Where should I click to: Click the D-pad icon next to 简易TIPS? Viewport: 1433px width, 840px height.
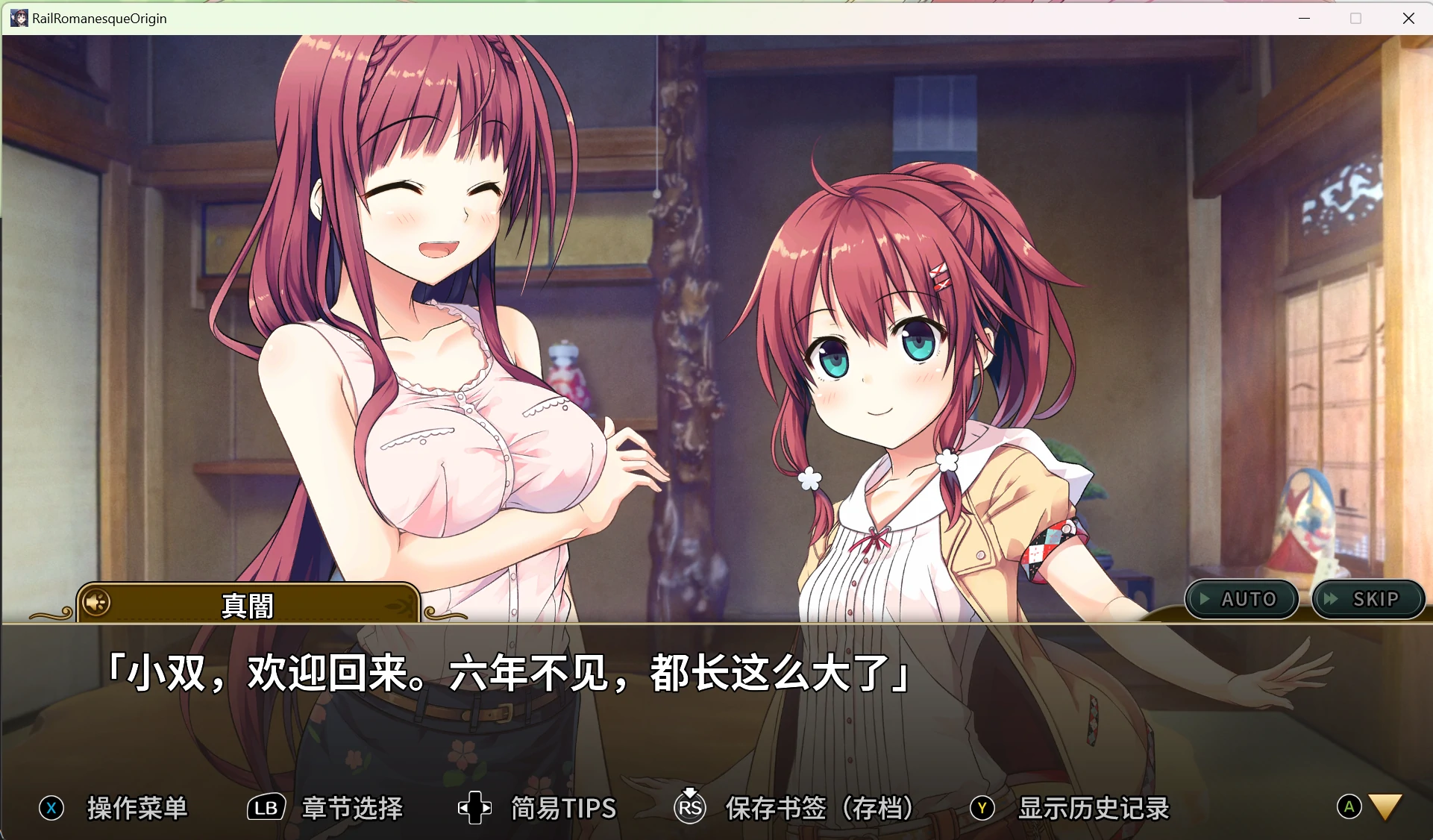click(x=474, y=808)
